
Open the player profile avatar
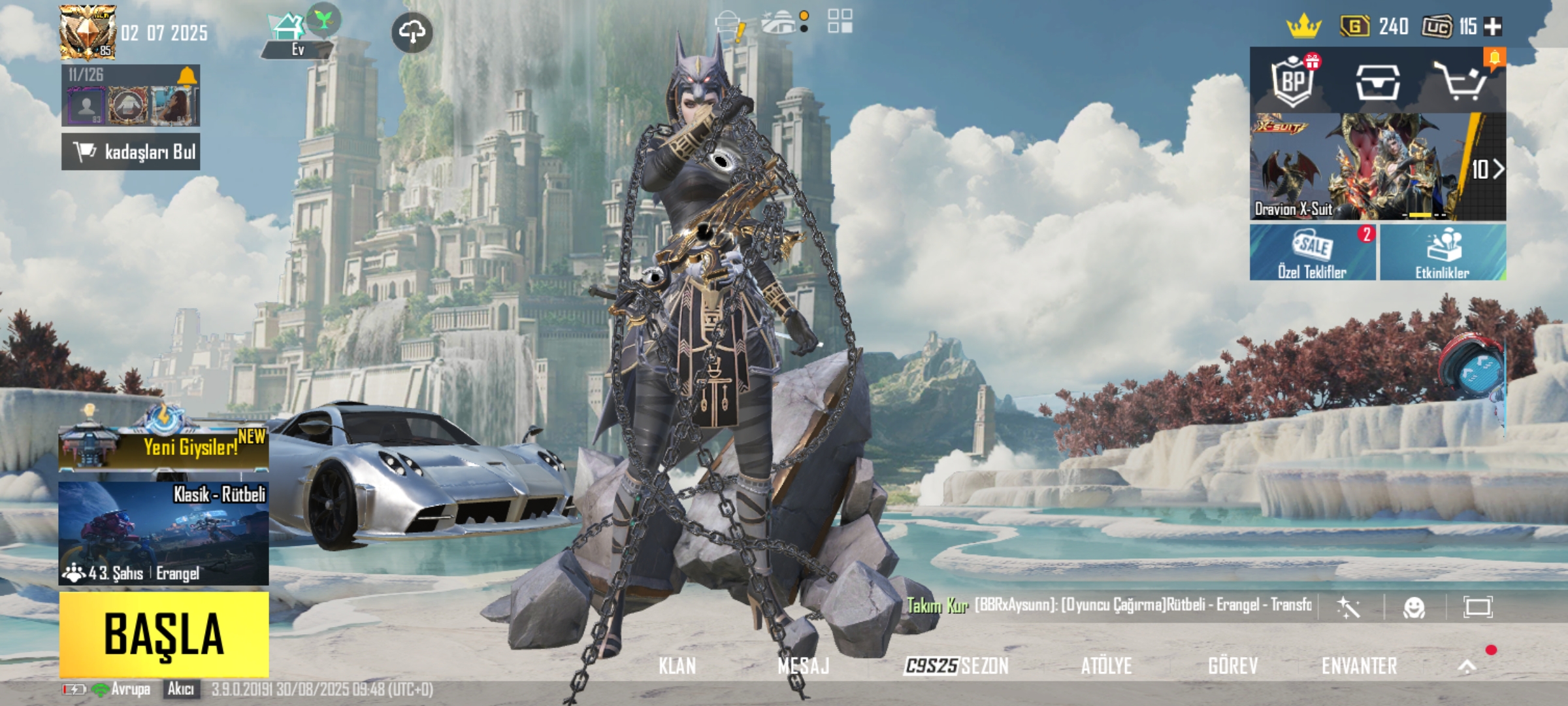coord(88,31)
